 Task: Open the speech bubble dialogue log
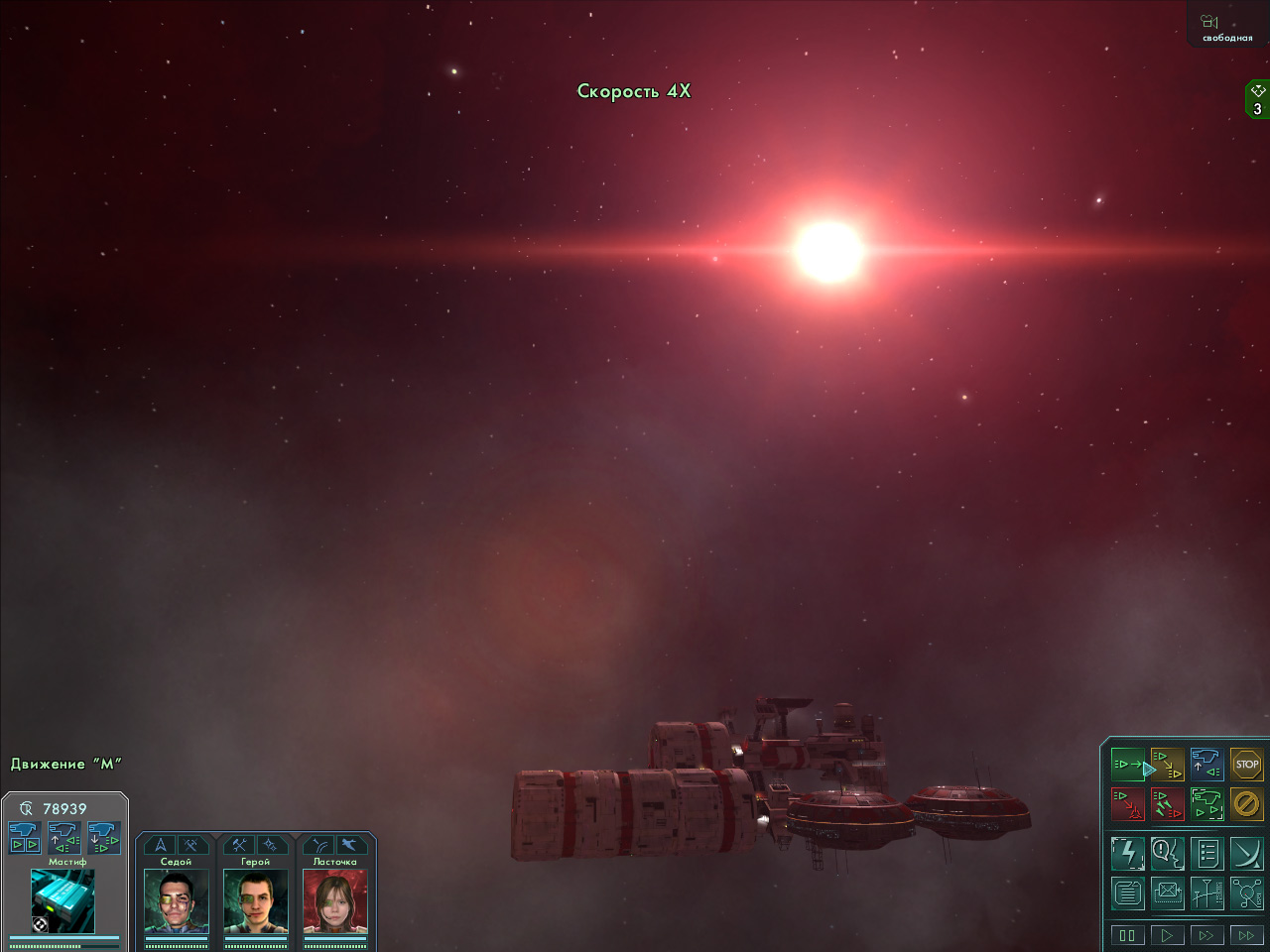(x=1167, y=854)
